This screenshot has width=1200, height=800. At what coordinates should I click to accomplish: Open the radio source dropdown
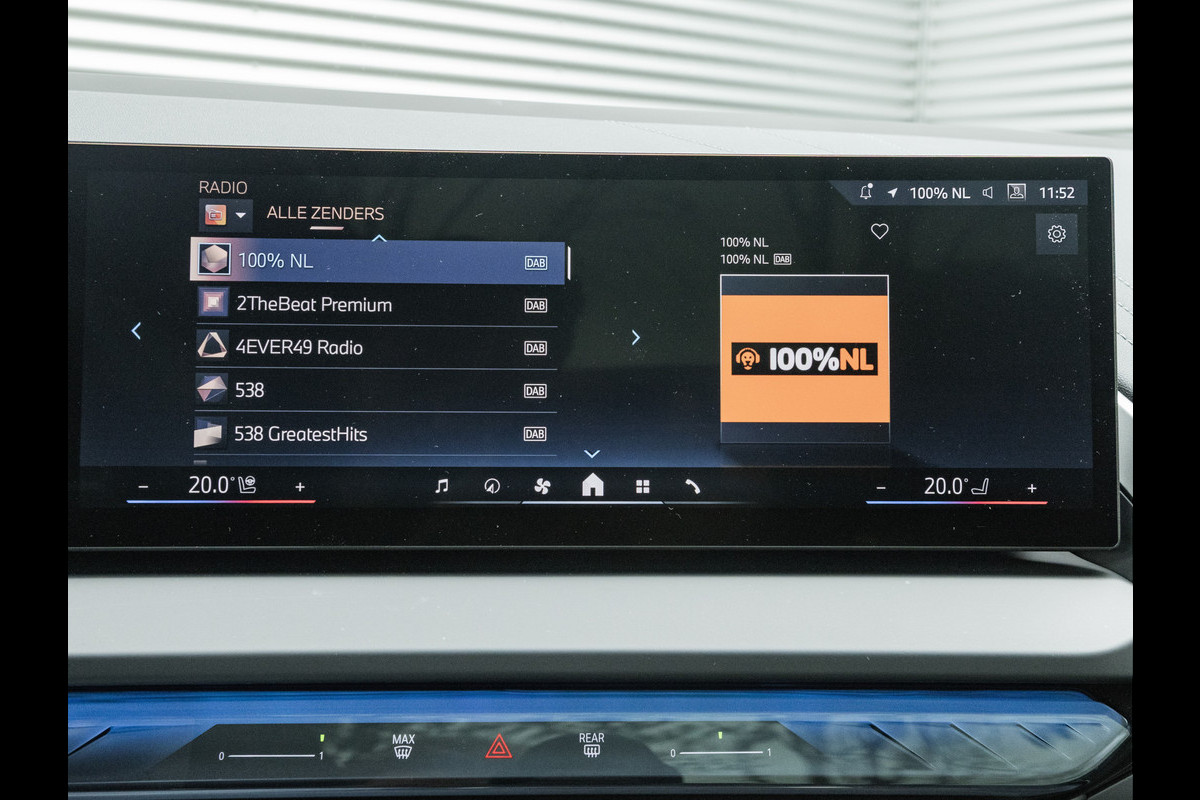225,215
